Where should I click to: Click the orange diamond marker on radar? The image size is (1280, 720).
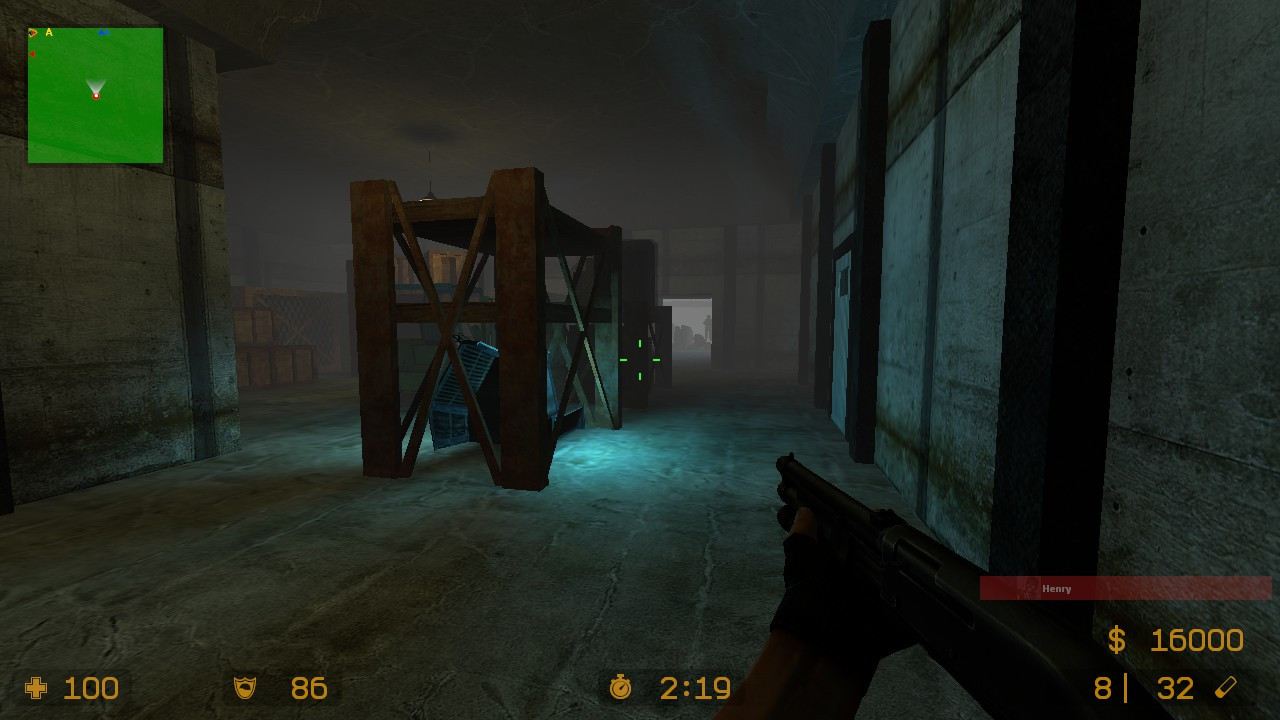33,33
